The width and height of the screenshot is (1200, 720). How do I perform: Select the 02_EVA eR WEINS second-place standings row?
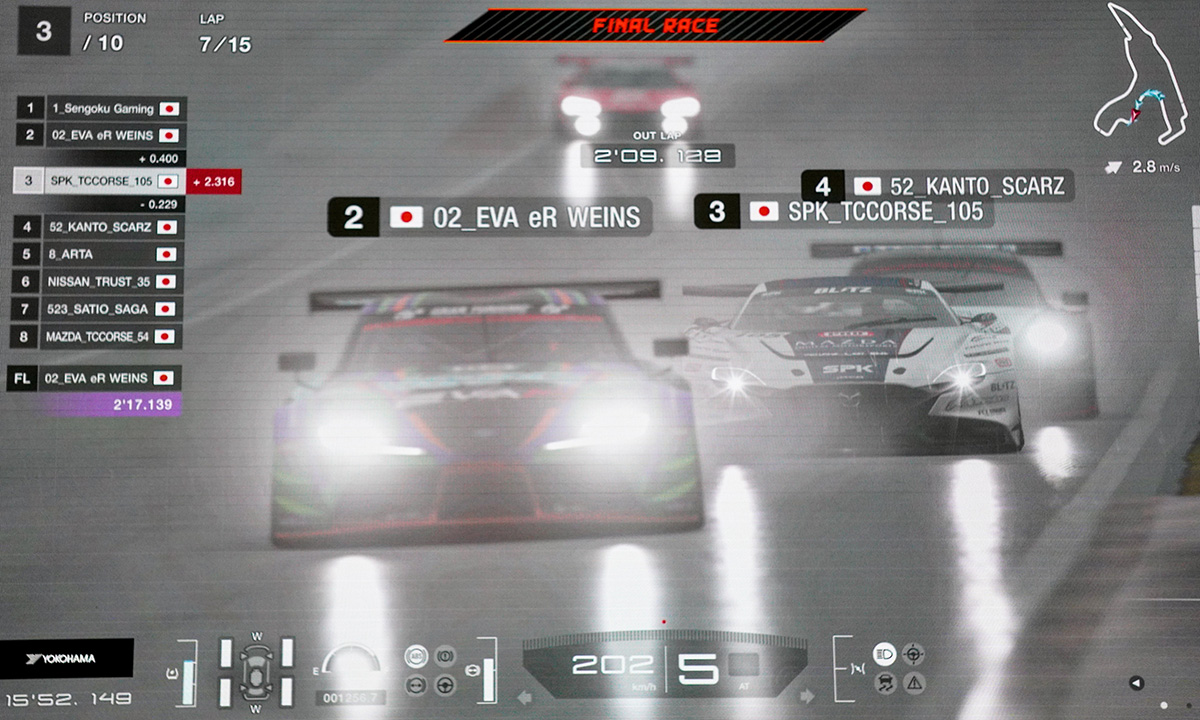point(100,135)
